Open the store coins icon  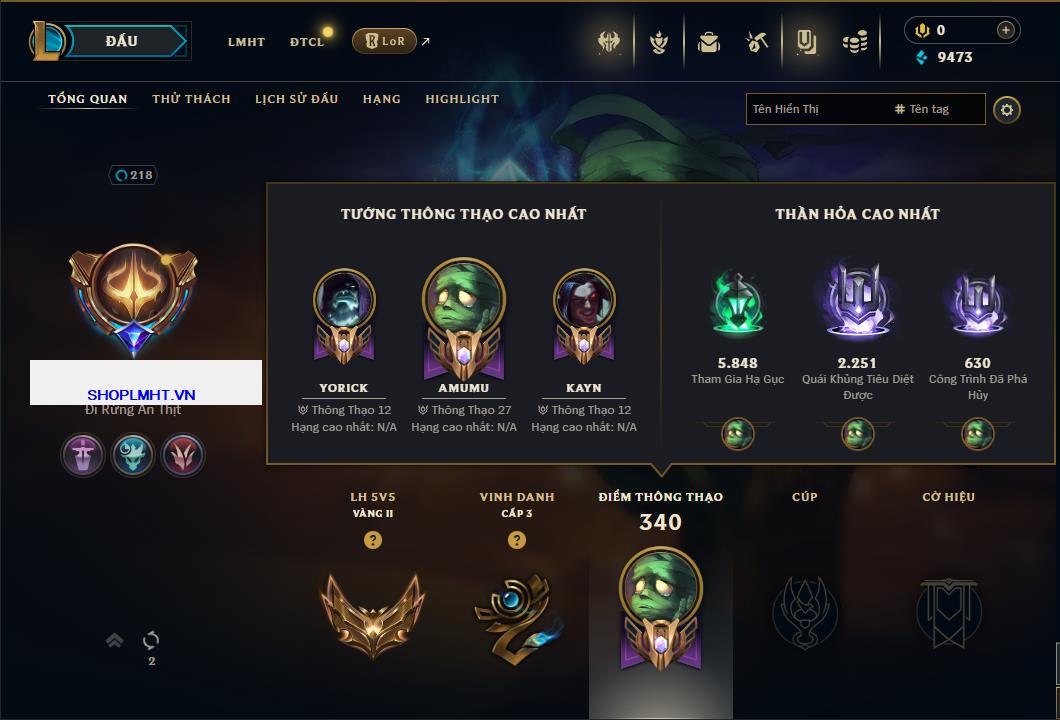(854, 42)
